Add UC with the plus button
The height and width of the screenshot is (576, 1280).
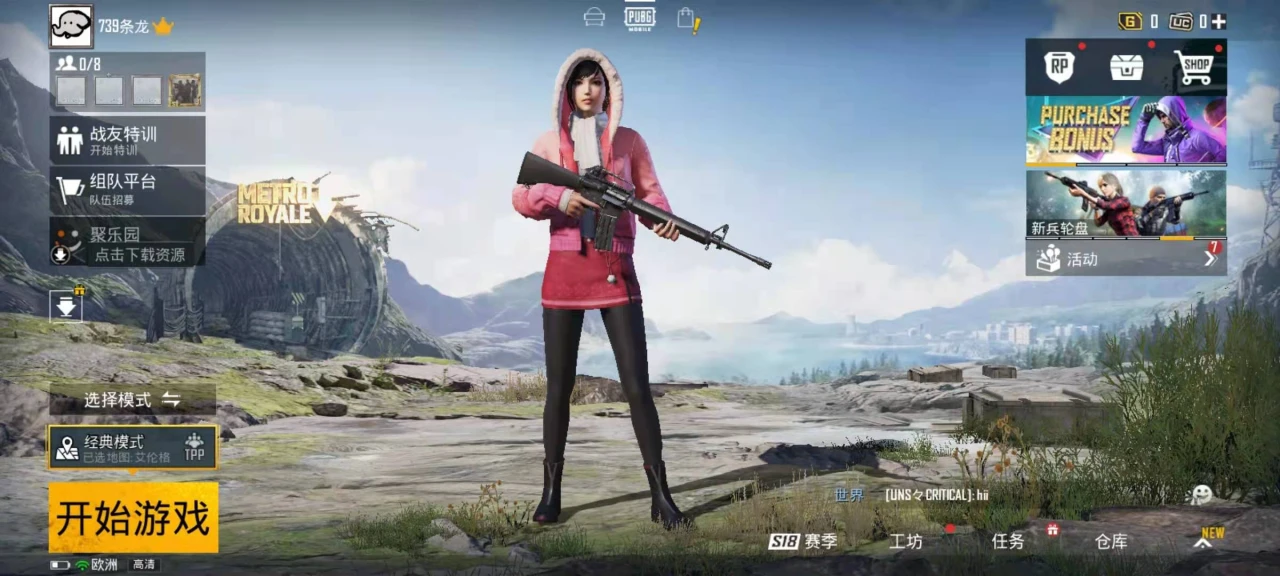pos(1218,21)
